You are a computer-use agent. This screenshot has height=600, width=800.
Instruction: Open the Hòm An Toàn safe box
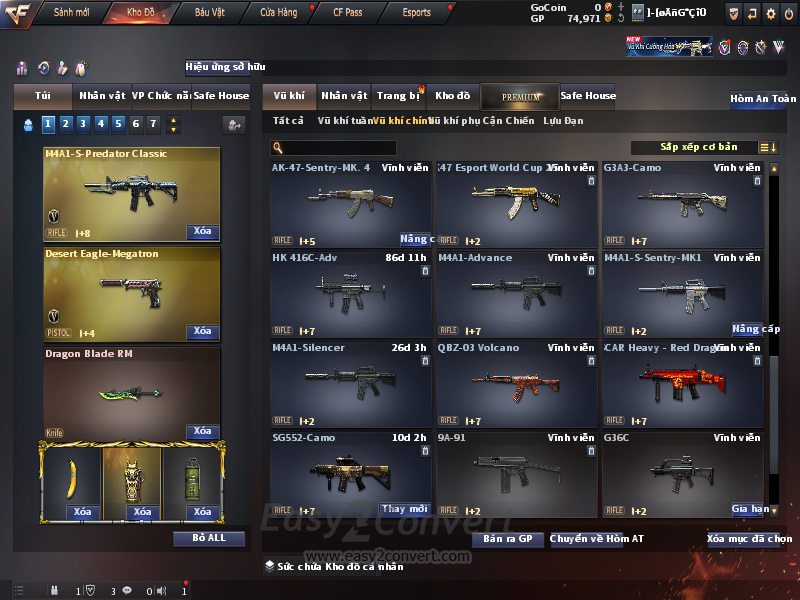(763, 99)
